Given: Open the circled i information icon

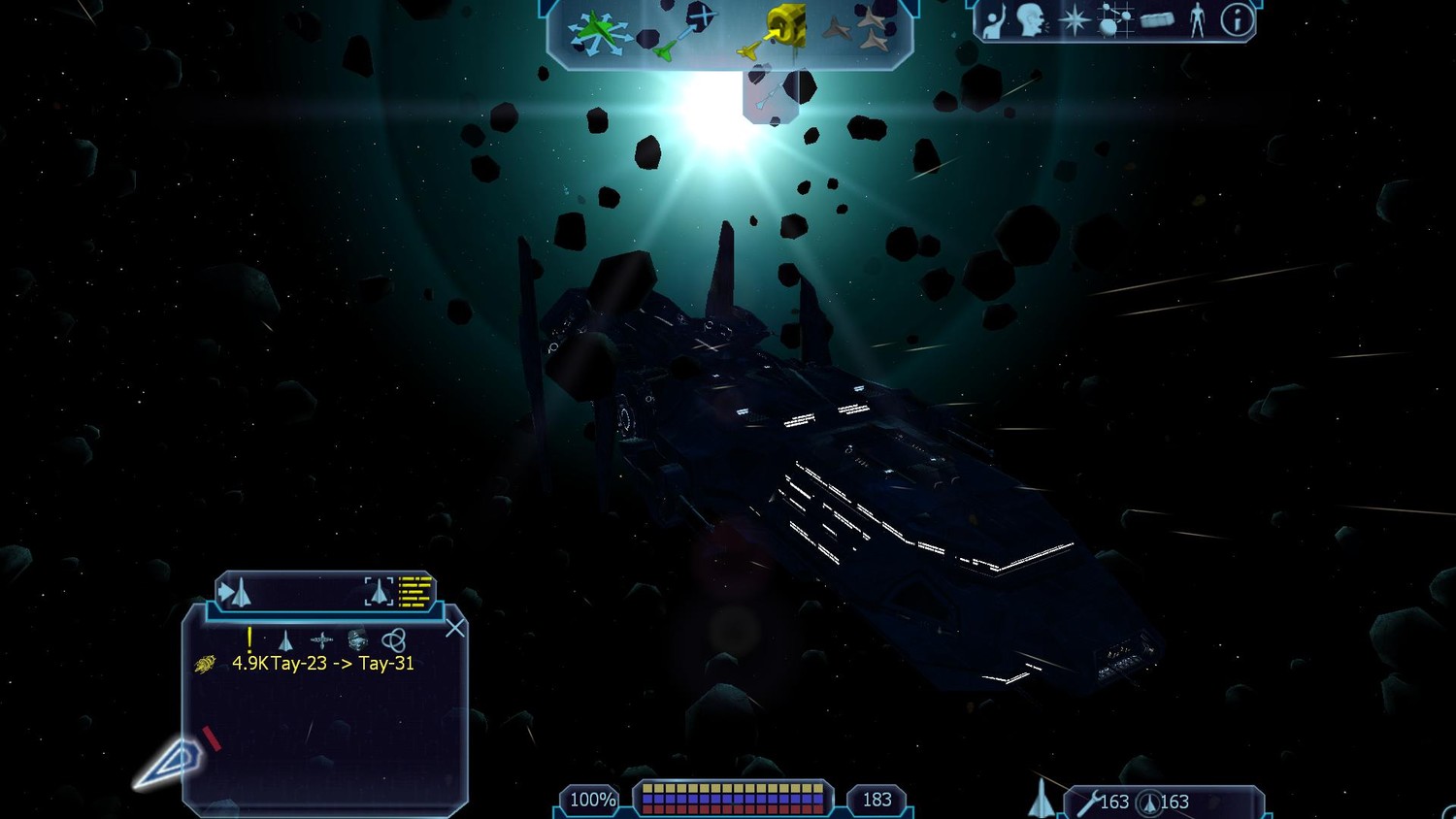Looking at the screenshot, I should (1237, 20).
